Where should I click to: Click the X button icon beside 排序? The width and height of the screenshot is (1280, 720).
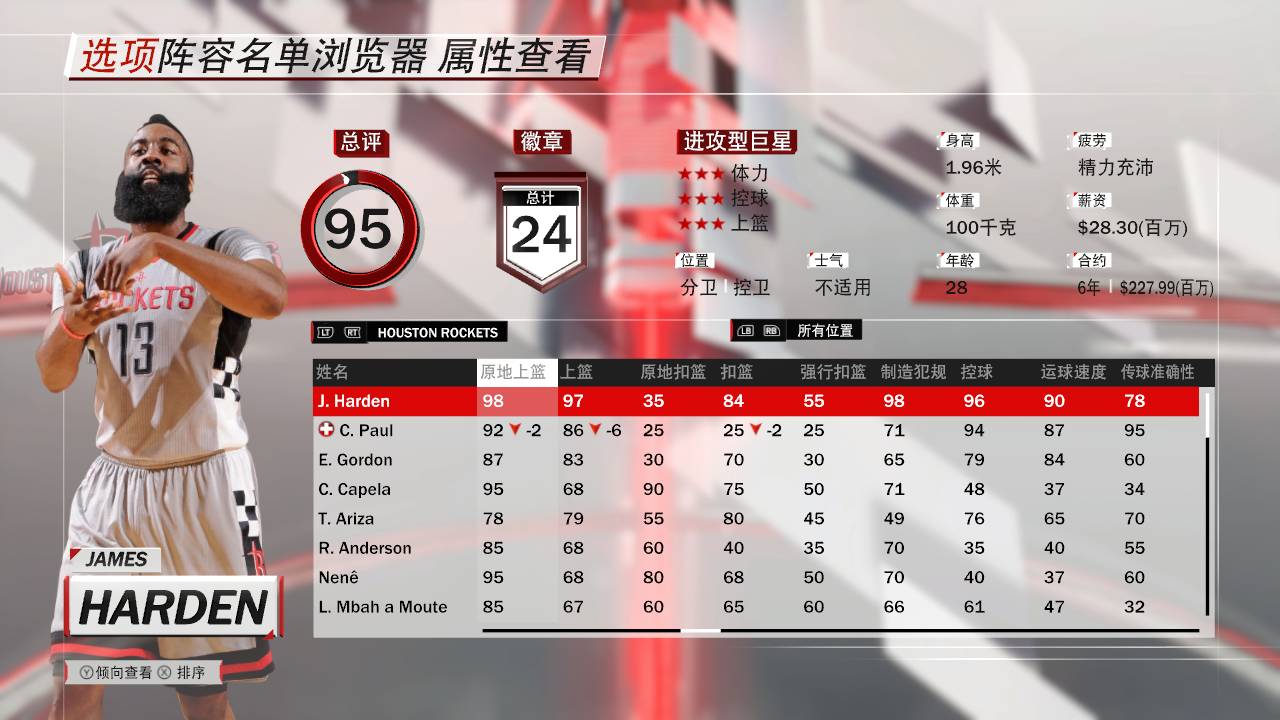coord(165,672)
